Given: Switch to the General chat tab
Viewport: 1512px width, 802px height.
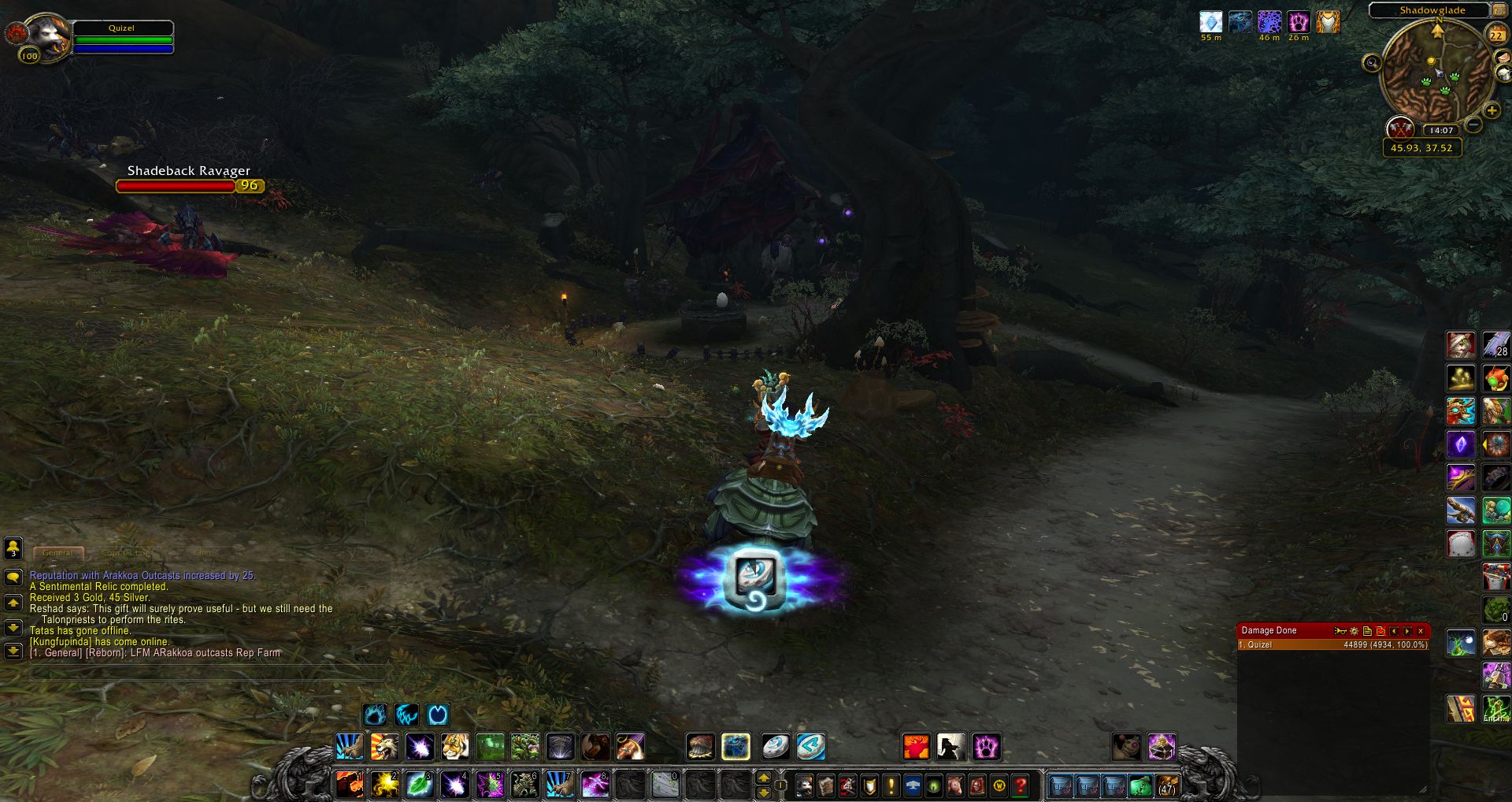Looking at the screenshot, I should click(58, 553).
